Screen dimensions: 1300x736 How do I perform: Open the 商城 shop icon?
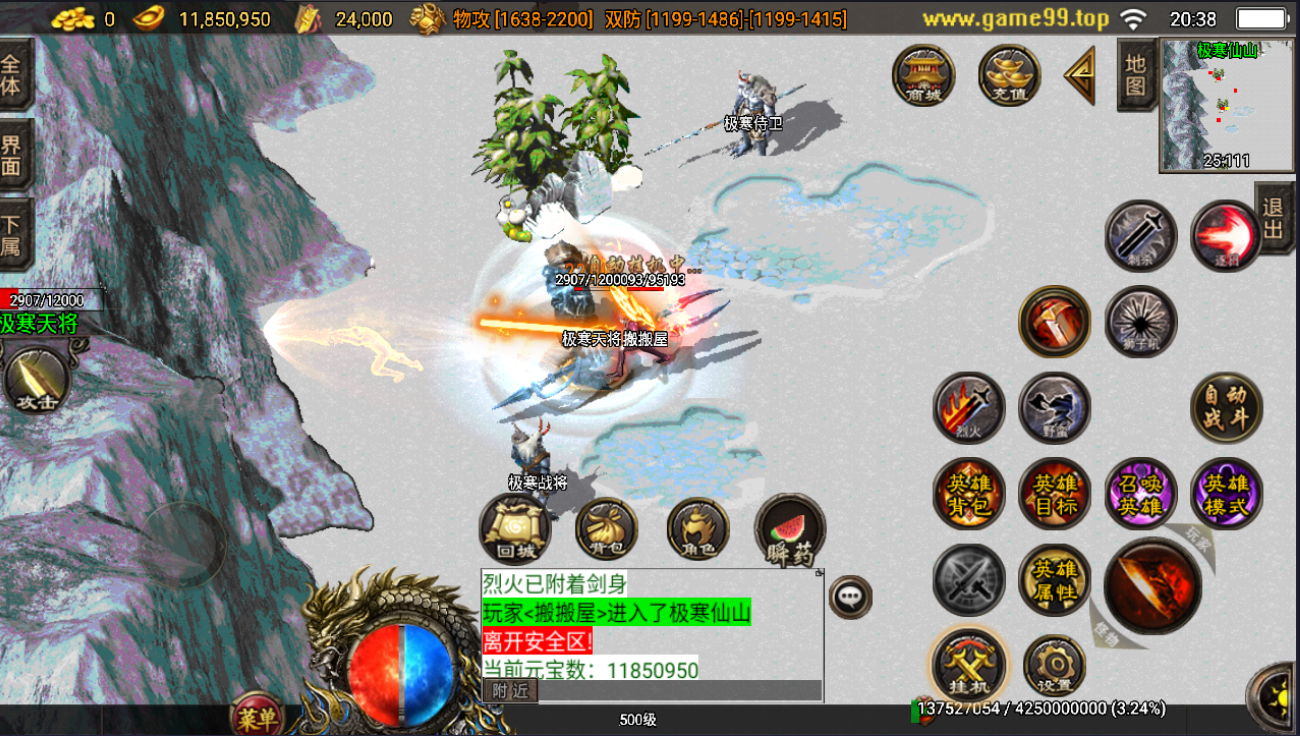coord(923,75)
